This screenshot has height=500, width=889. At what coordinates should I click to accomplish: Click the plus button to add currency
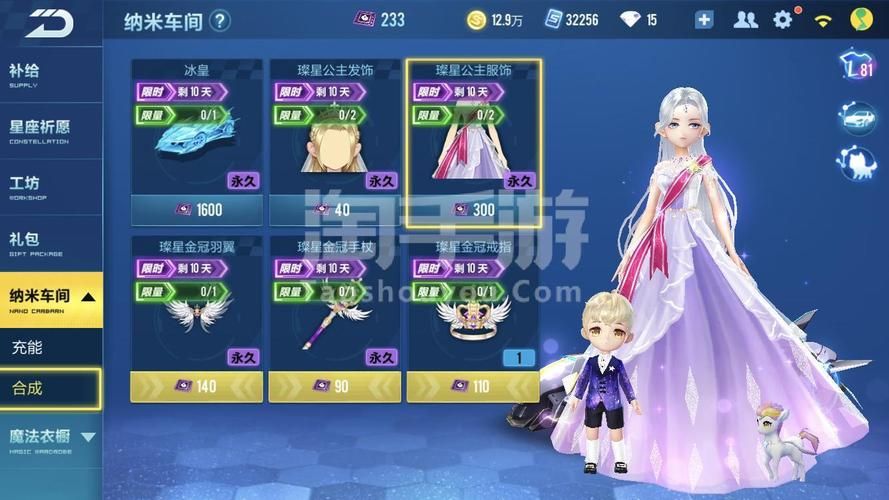[704, 19]
